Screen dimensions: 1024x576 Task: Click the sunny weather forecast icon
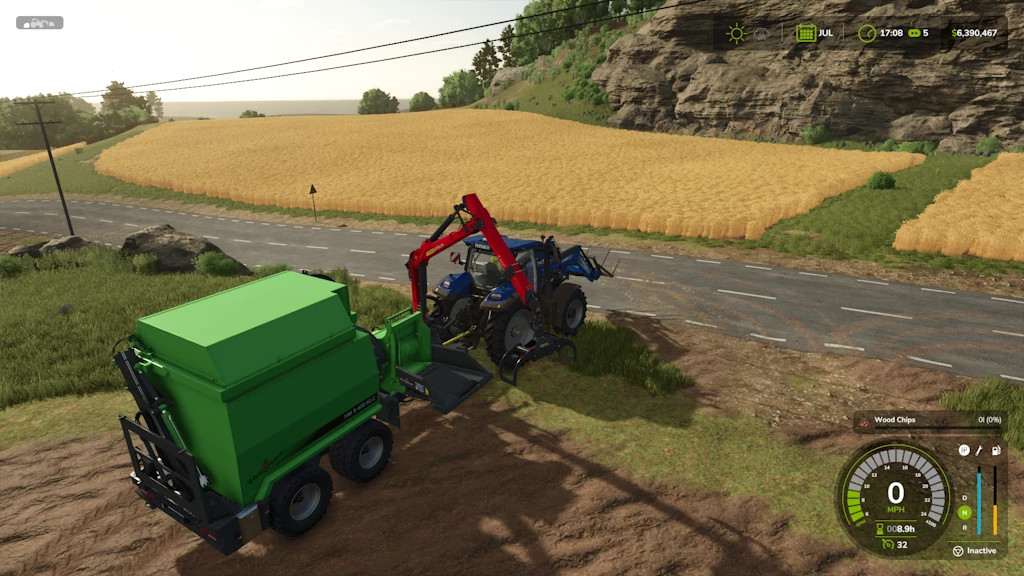(737, 33)
